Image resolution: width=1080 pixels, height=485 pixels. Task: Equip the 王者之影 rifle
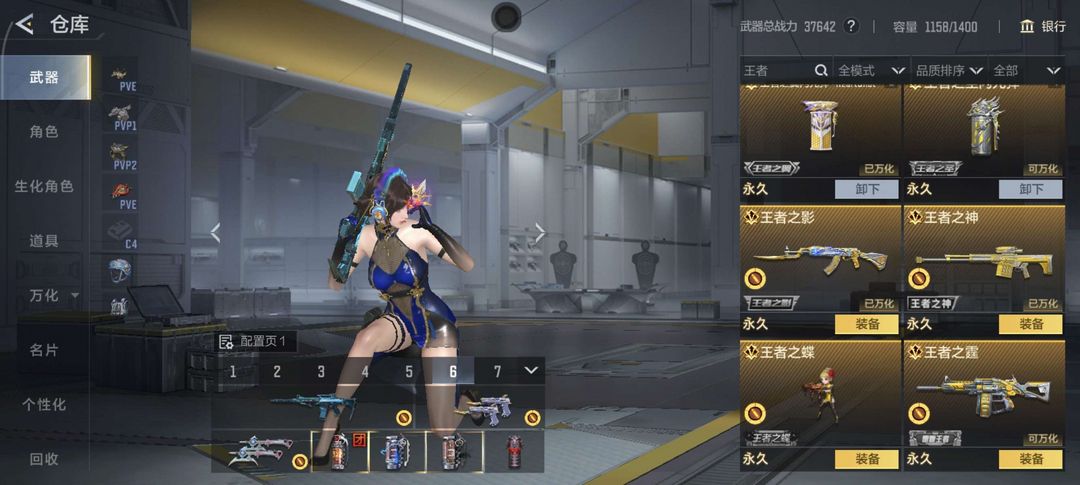867,324
